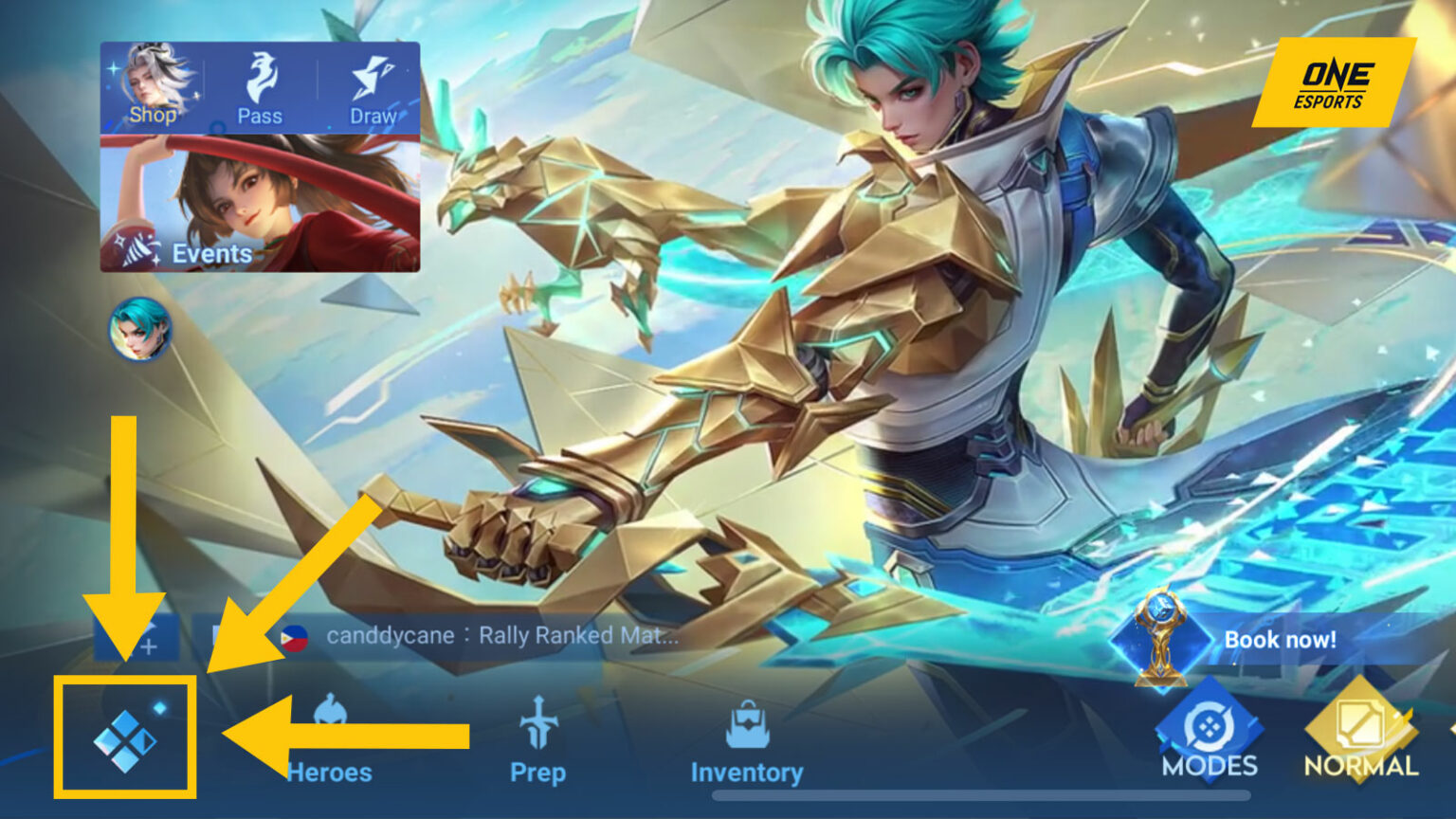Open the Draw feature

(373, 90)
